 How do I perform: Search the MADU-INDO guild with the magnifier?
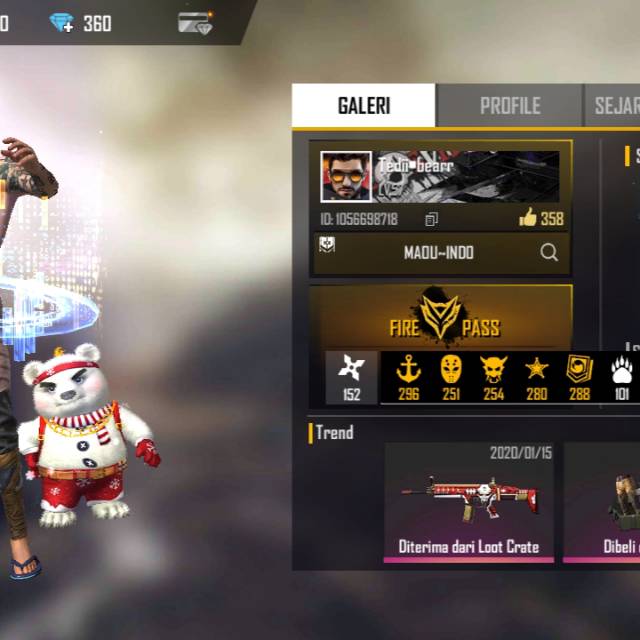pos(549,253)
